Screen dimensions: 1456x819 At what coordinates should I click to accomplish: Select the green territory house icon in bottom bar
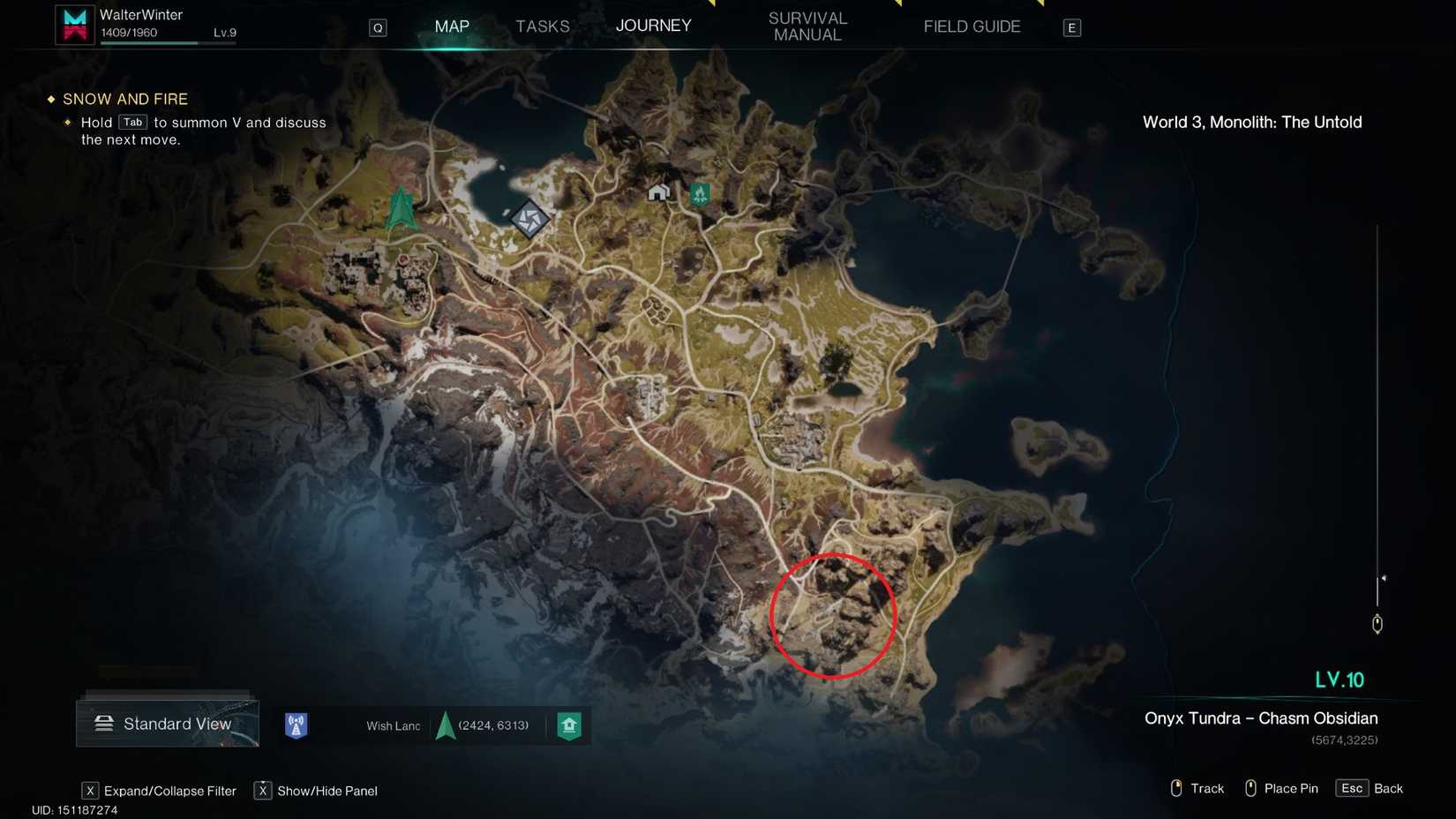tap(569, 725)
